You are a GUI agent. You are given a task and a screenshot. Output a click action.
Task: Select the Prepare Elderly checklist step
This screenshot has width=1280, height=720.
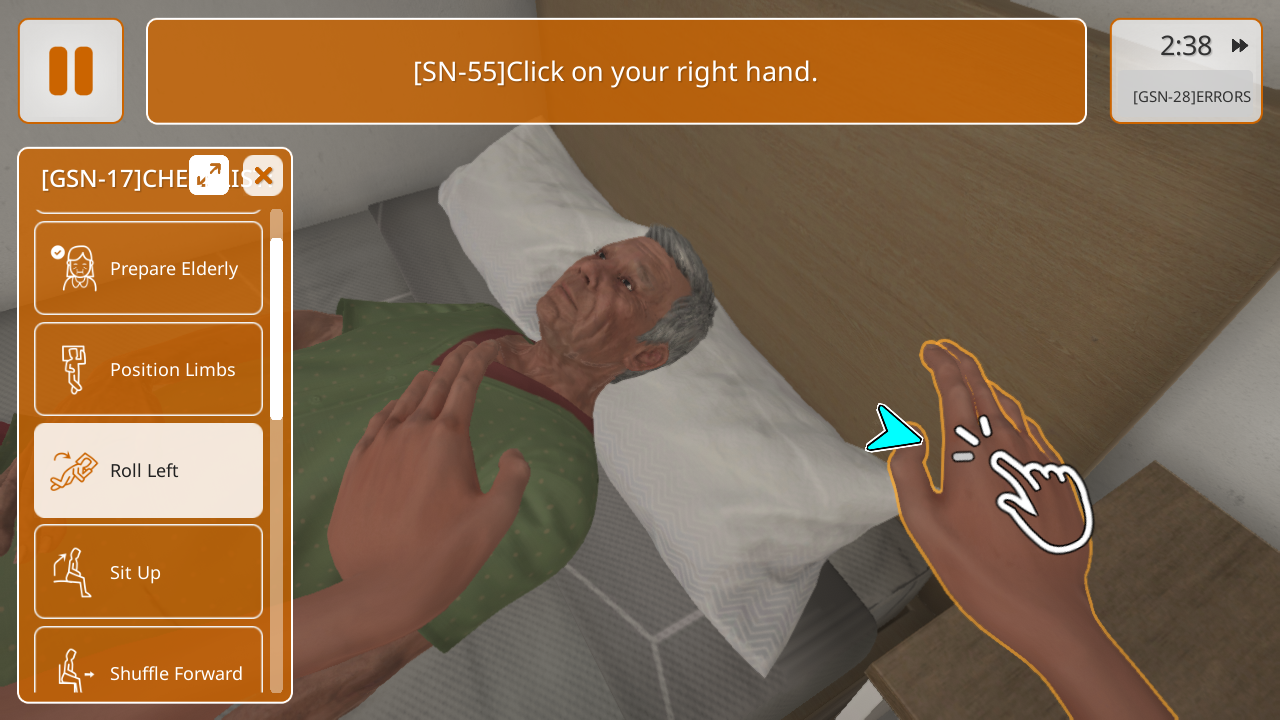click(149, 268)
